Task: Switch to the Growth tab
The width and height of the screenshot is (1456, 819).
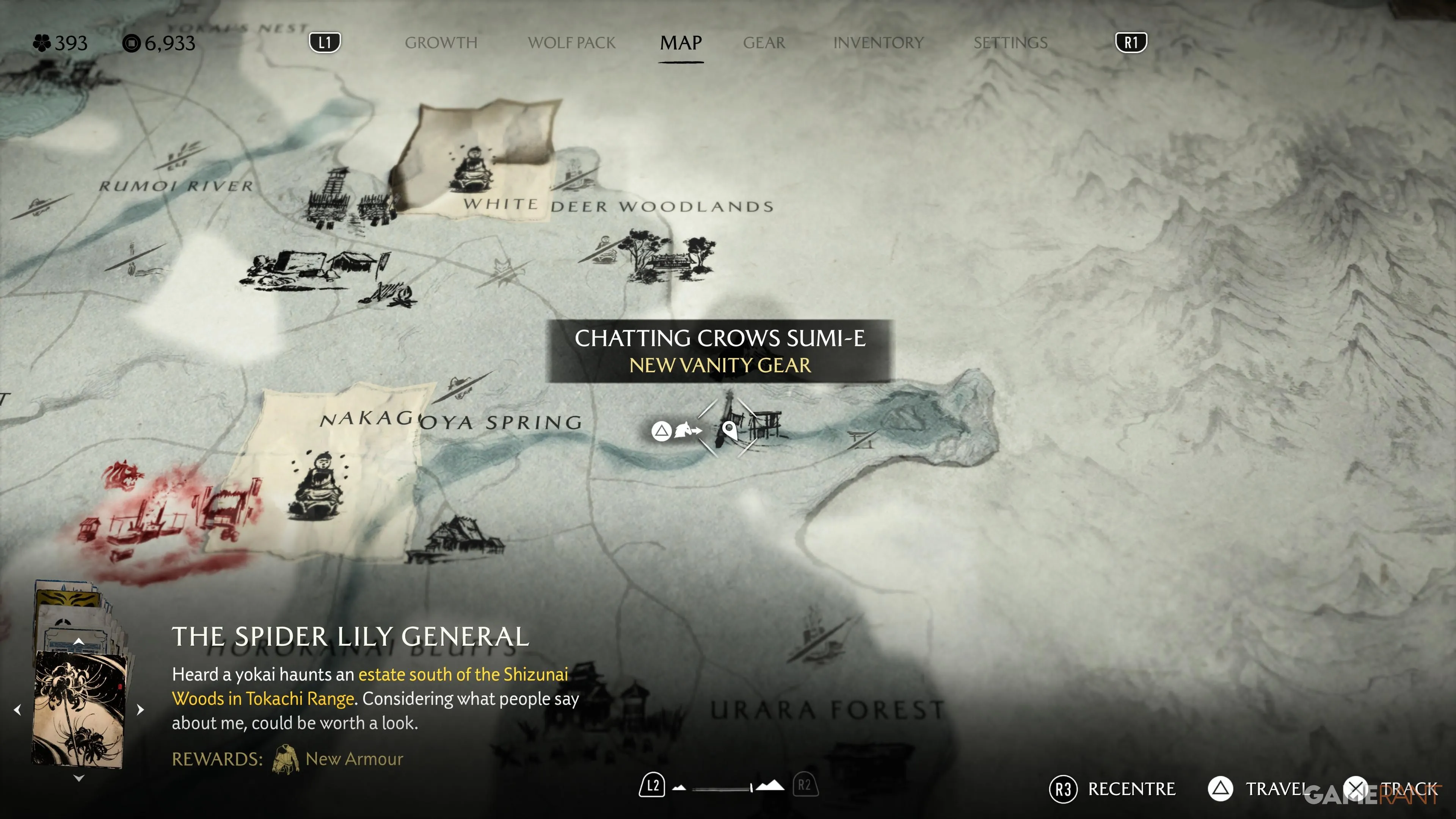Action: point(441,43)
